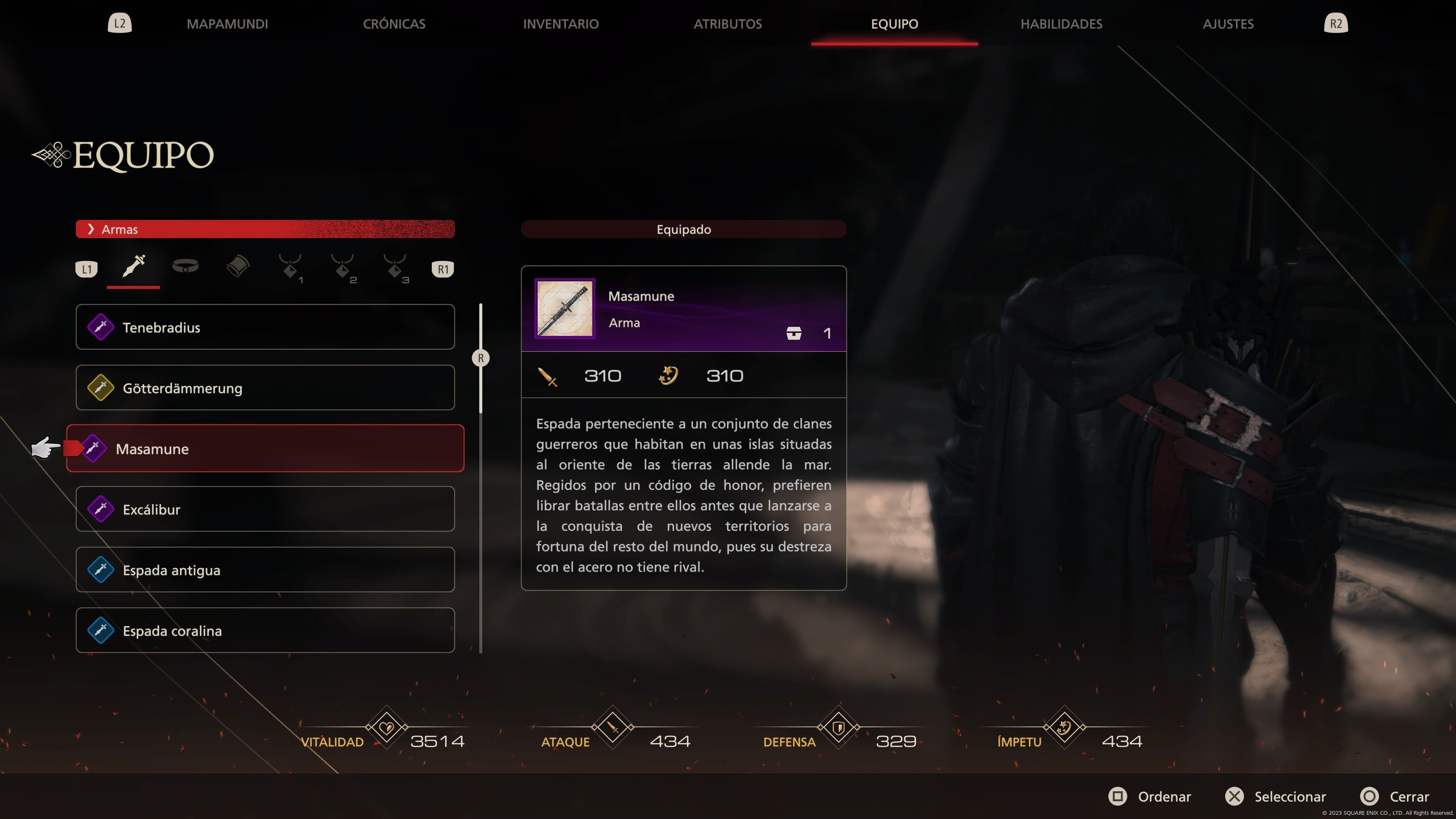Open the bracers equipment category icon
This screenshot has width=1456, height=819.
237,266
